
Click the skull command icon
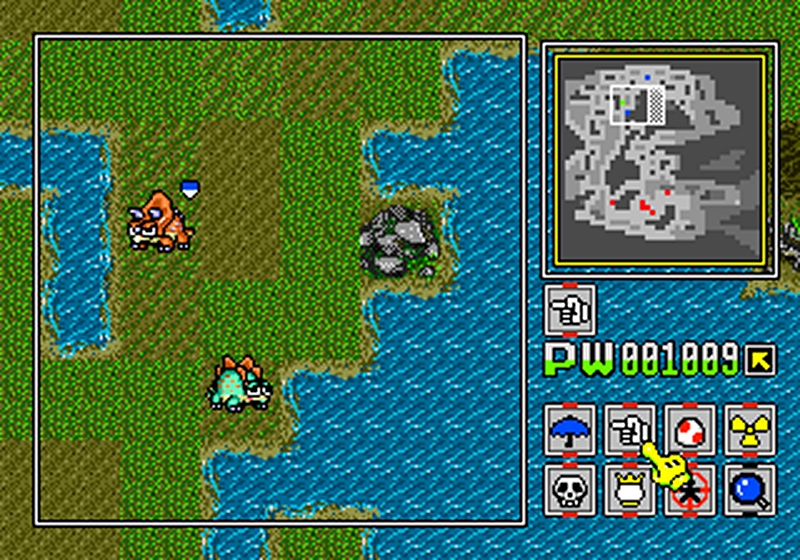pos(572,490)
